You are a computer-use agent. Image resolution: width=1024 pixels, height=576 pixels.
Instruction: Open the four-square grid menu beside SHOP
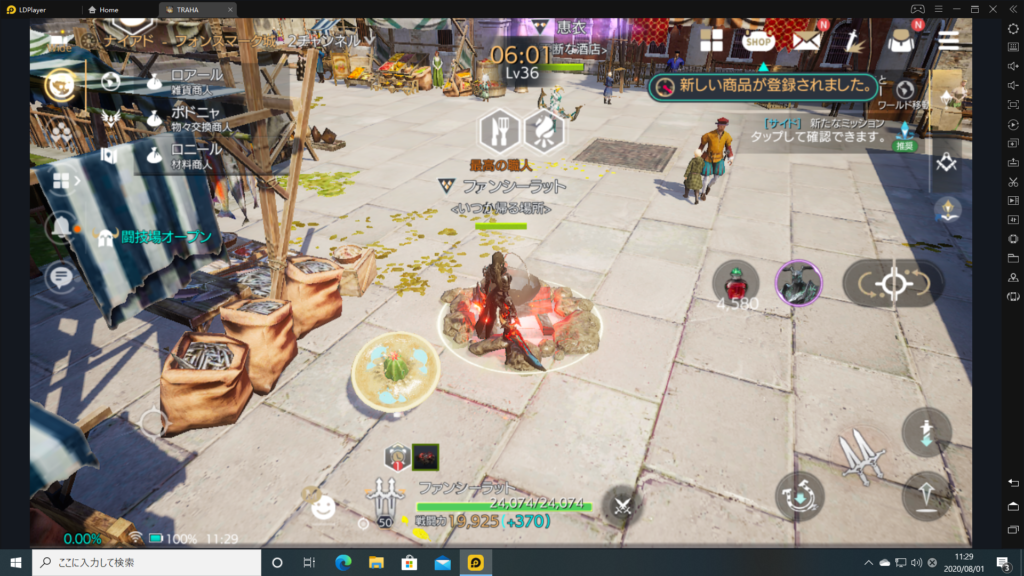[x=711, y=40]
